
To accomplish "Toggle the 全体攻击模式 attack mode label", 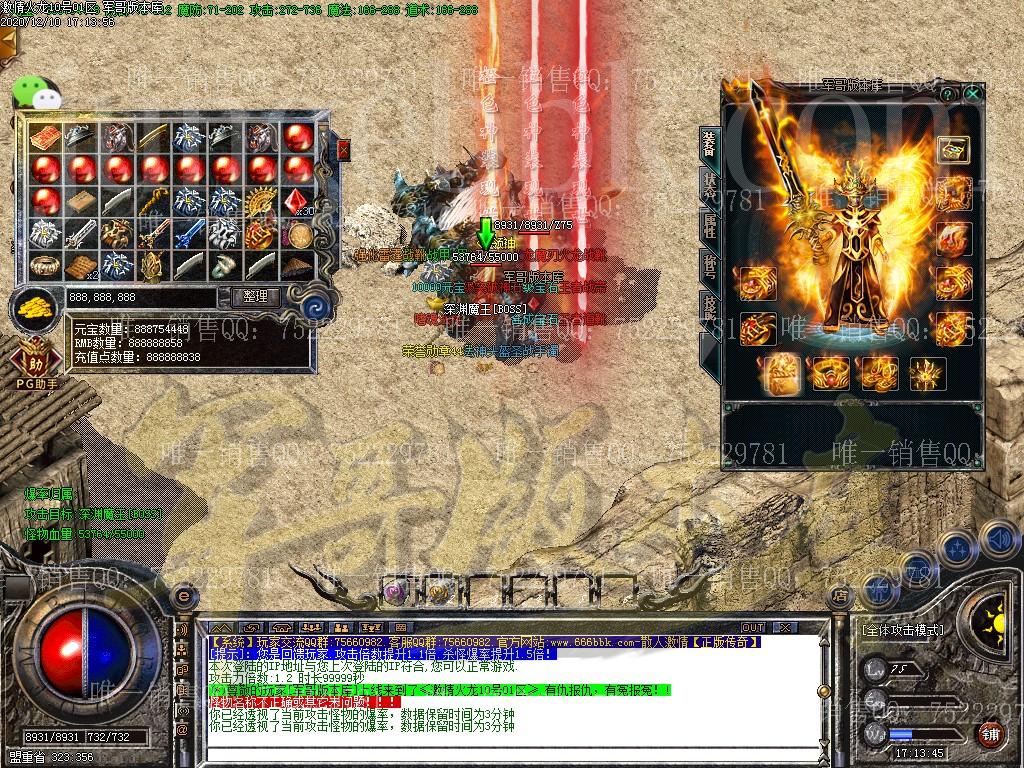I will click(902, 631).
